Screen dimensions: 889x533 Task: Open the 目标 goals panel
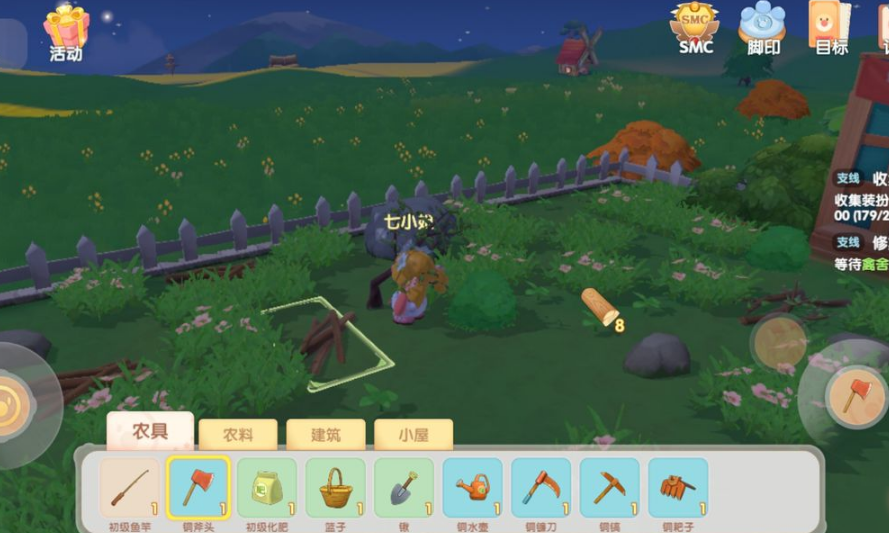[830, 26]
